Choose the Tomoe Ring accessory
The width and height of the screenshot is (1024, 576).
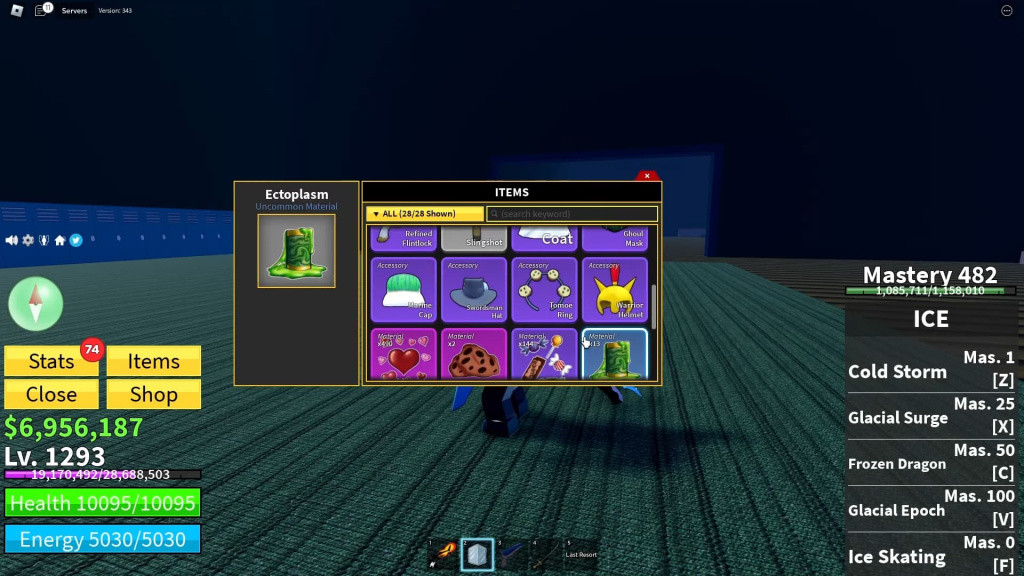tap(544, 290)
